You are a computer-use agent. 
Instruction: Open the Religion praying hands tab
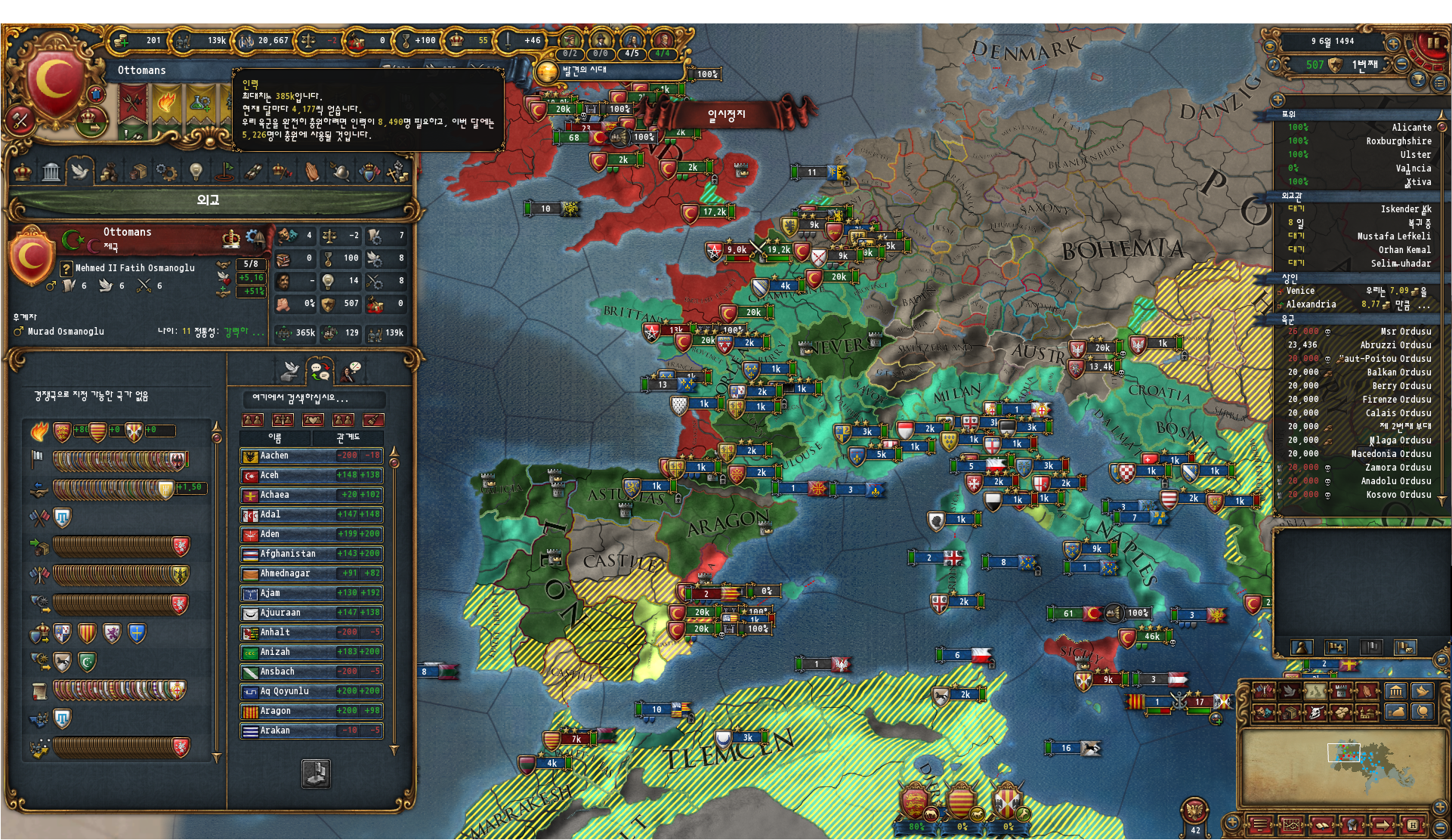click(312, 171)
